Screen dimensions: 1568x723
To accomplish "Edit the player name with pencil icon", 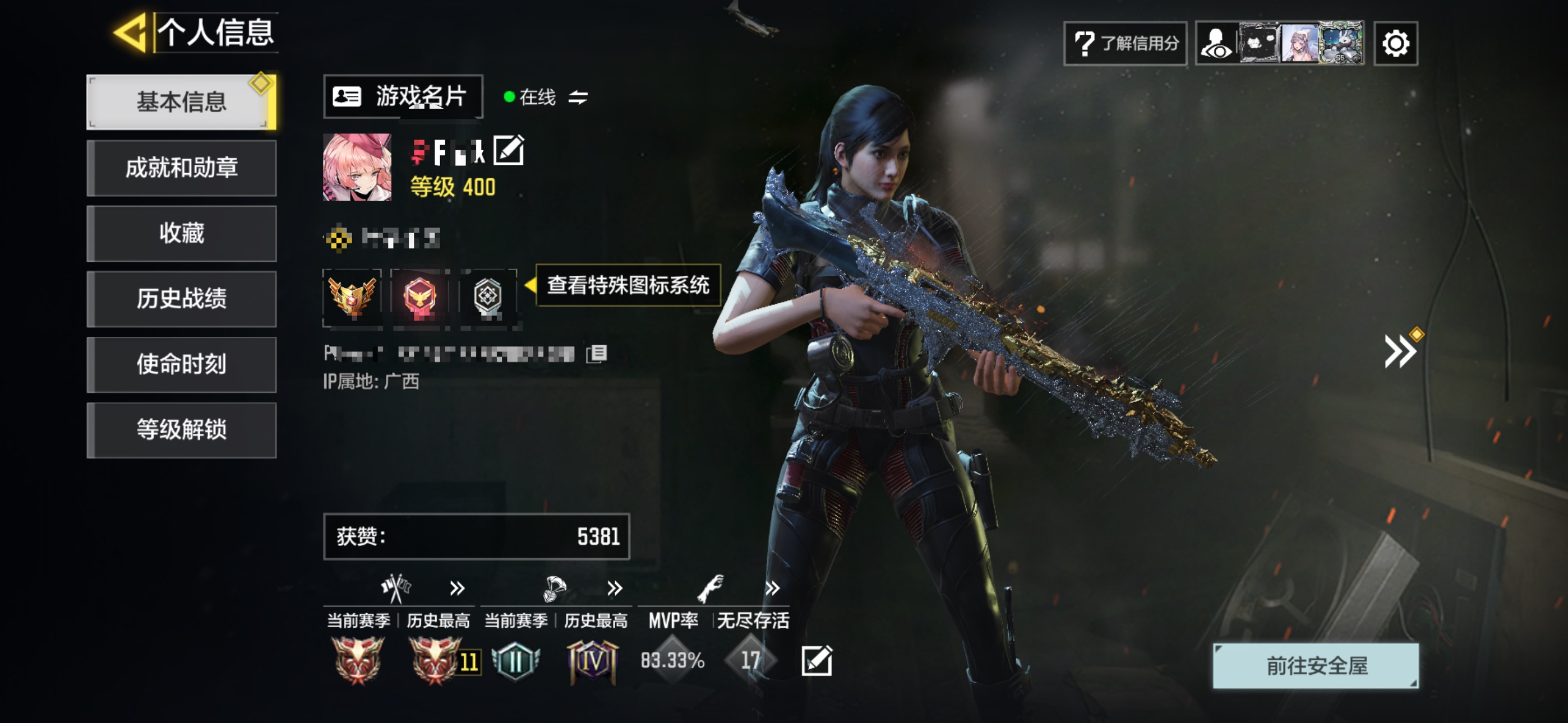I will [x=508, y=150].
